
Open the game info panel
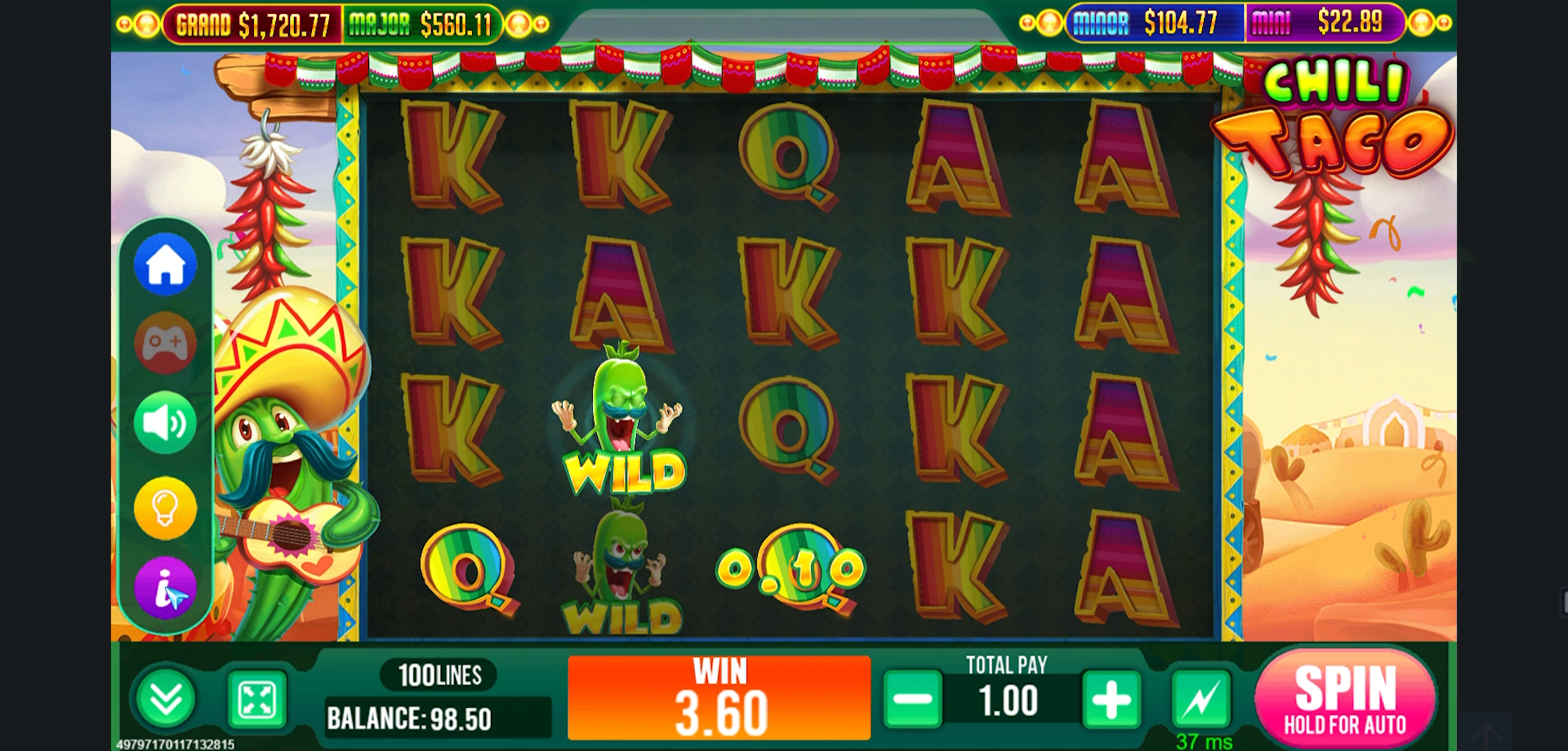click(x=165, y=589)
